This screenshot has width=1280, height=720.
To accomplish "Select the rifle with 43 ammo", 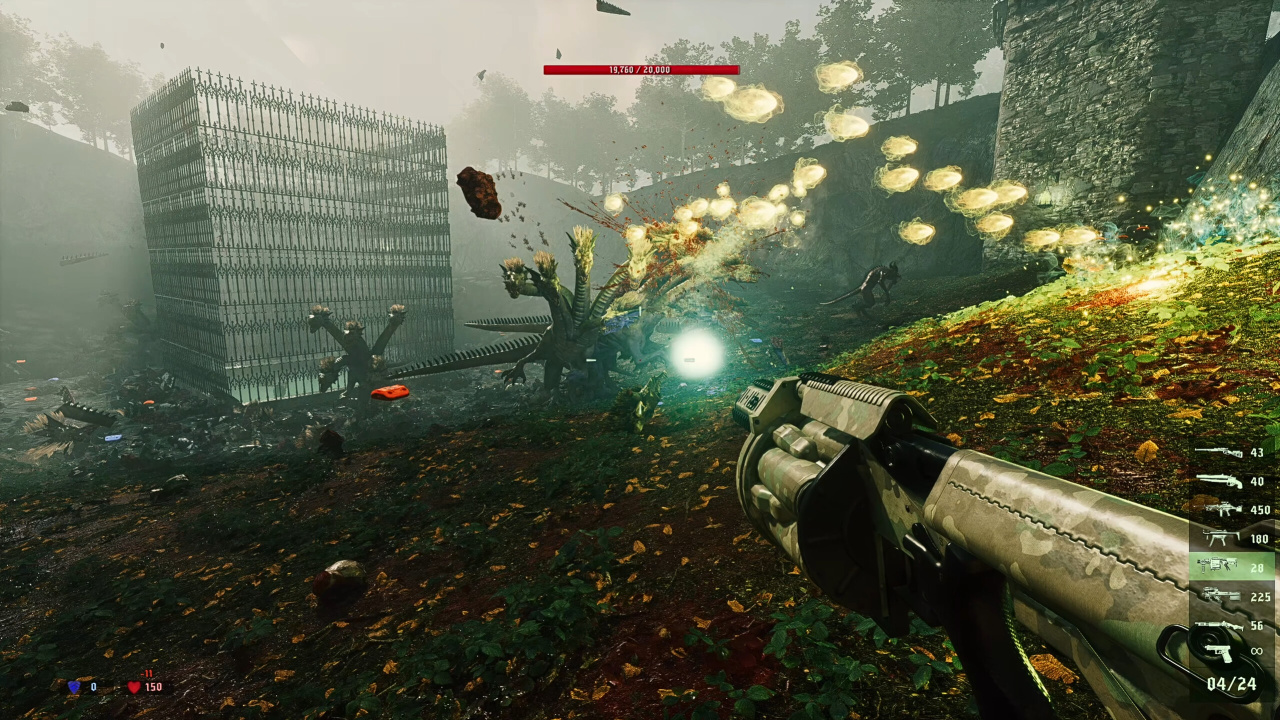I will point(1219,453).
